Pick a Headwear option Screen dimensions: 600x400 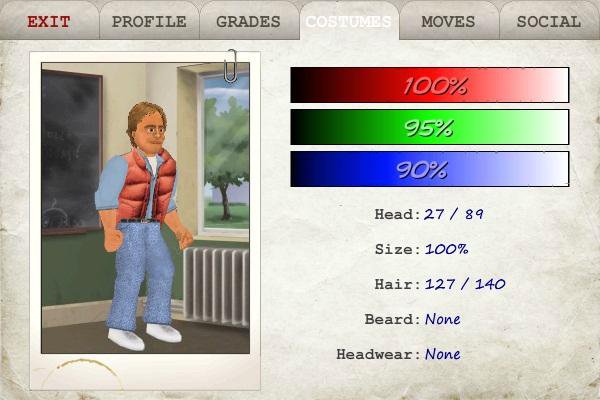[x=442, y=354]
